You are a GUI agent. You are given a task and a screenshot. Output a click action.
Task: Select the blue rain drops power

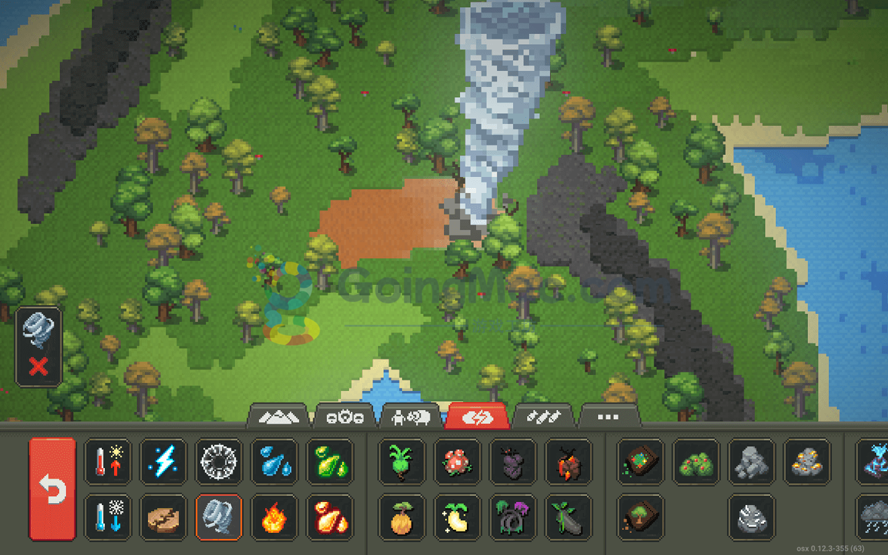[274, 462]
